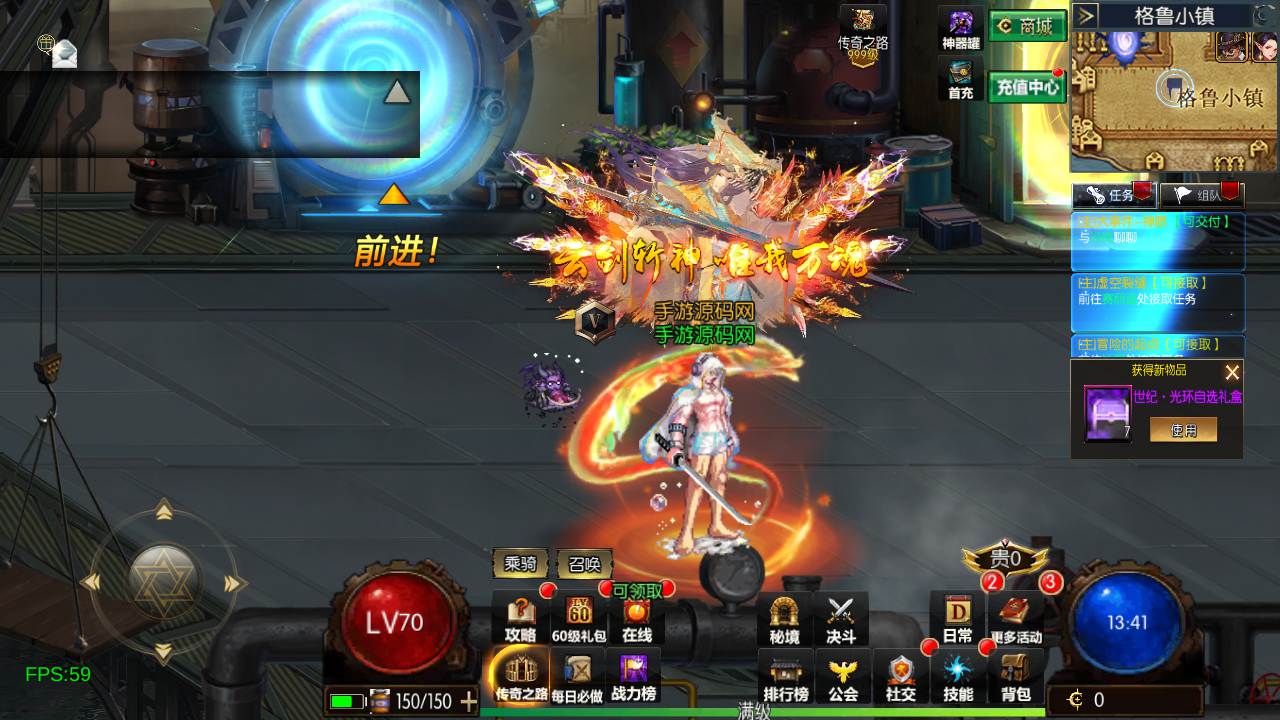This screenshot has width=1280, height=720.
Task: Open the 充值中心 recharge center
Action: 1027,87
